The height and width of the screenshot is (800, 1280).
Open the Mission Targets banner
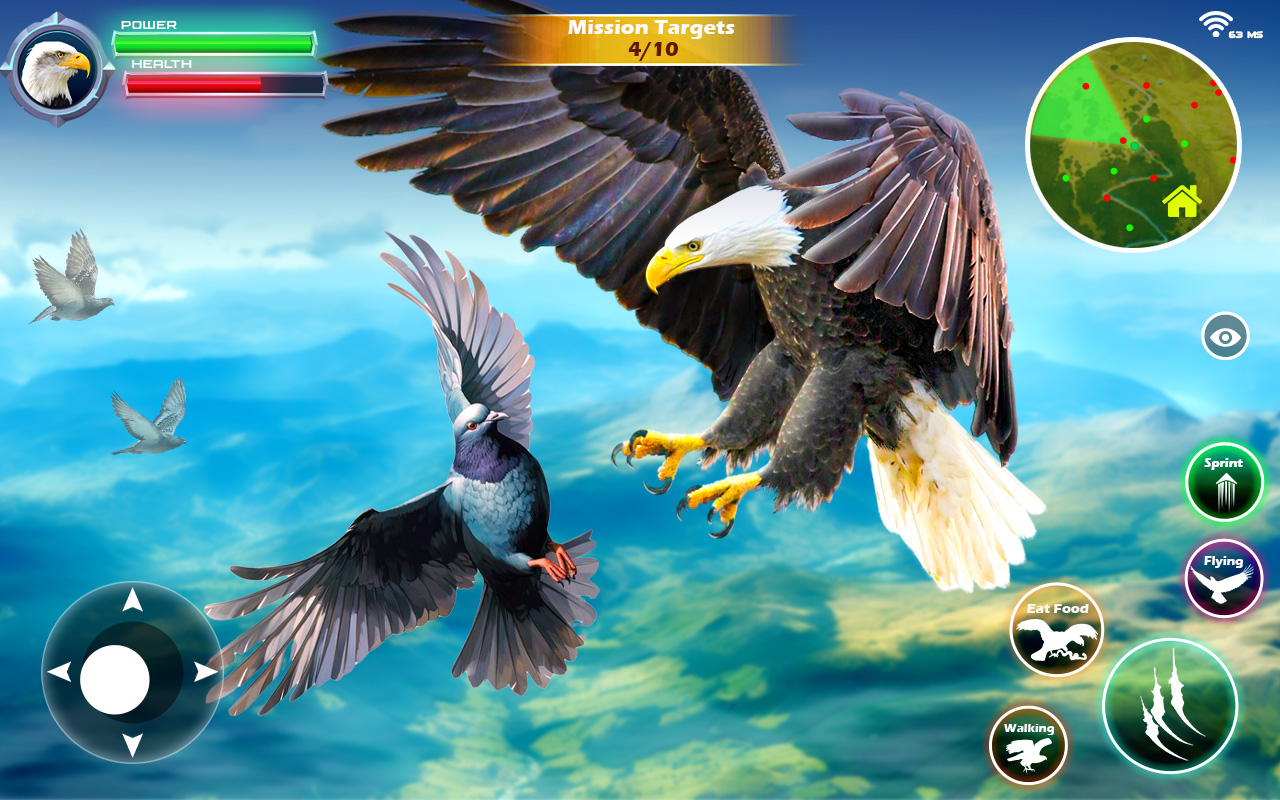pyautogui.click(x=650, y=25)
